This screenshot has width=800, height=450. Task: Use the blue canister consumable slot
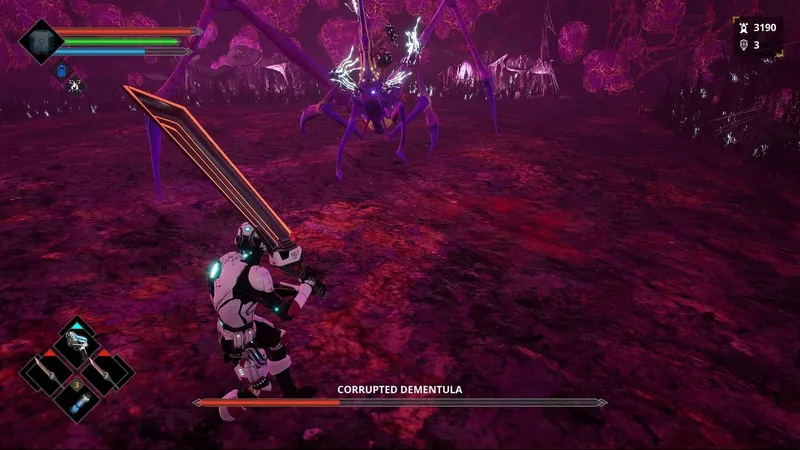78,401
